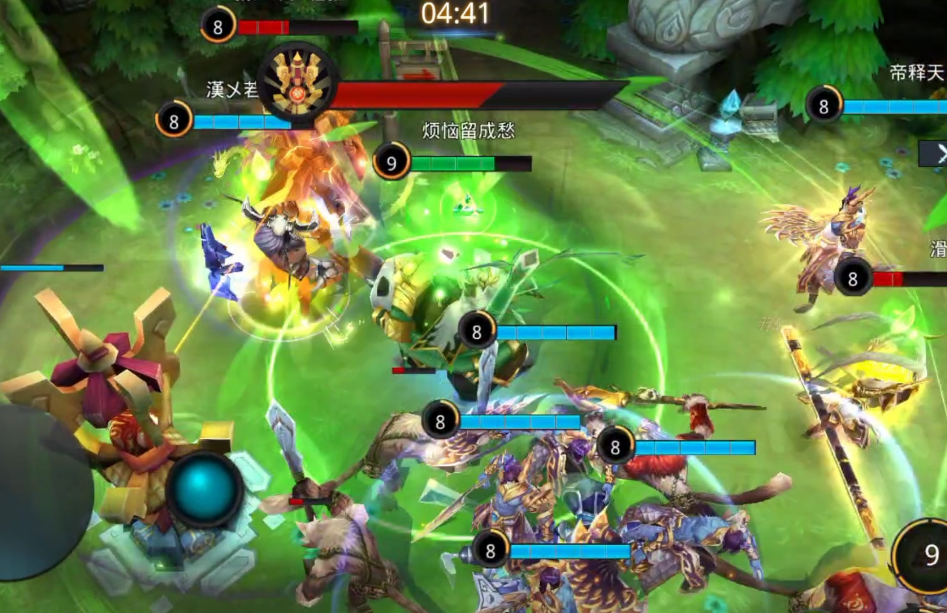This screenshot has height=613, width=947.
Task: Tap the teal movement joystick knob
Action: [205, 489]
